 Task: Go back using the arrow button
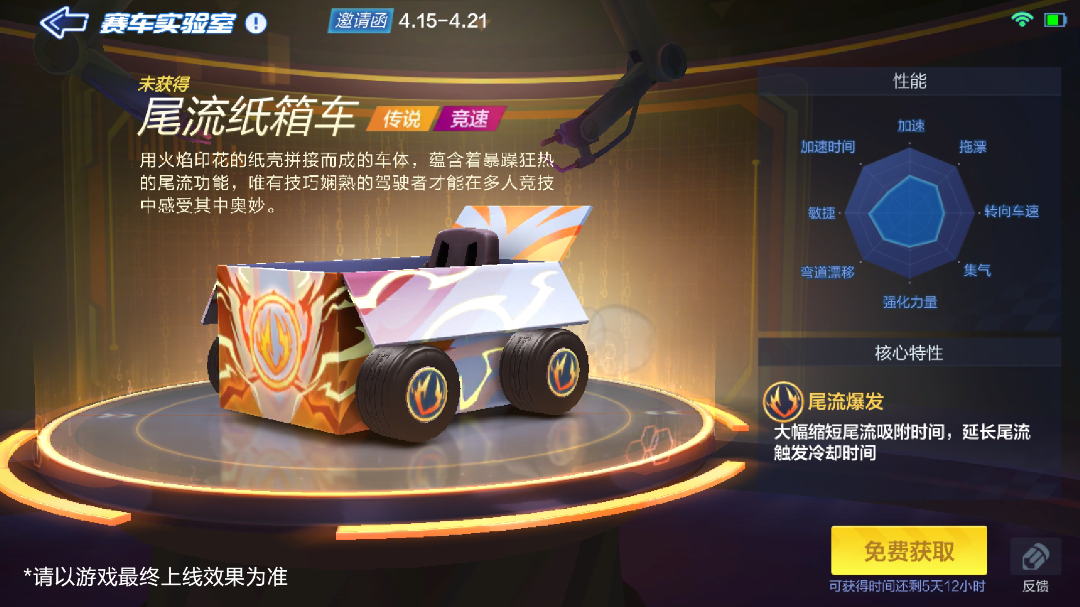point(63,23)
